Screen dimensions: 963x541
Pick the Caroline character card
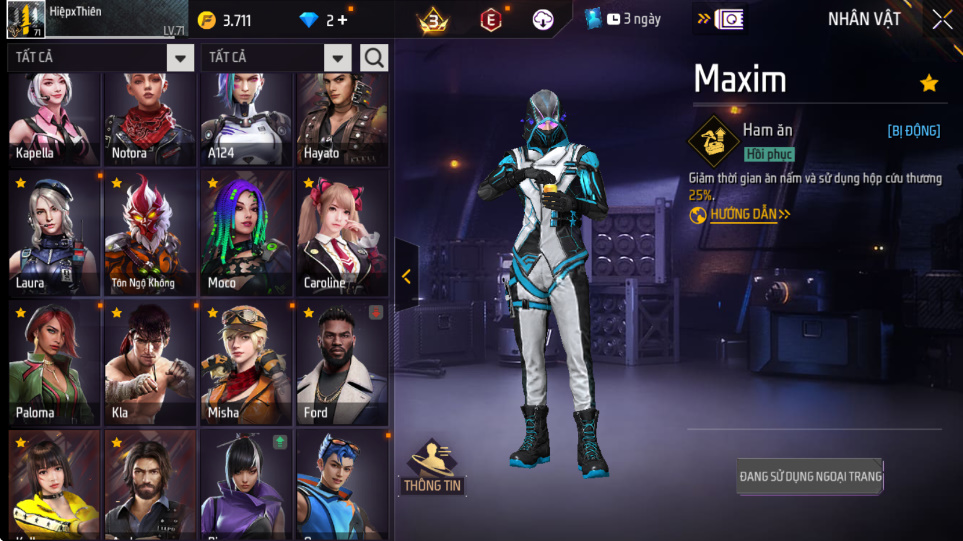pyautogui.click(x=342, y=233)
